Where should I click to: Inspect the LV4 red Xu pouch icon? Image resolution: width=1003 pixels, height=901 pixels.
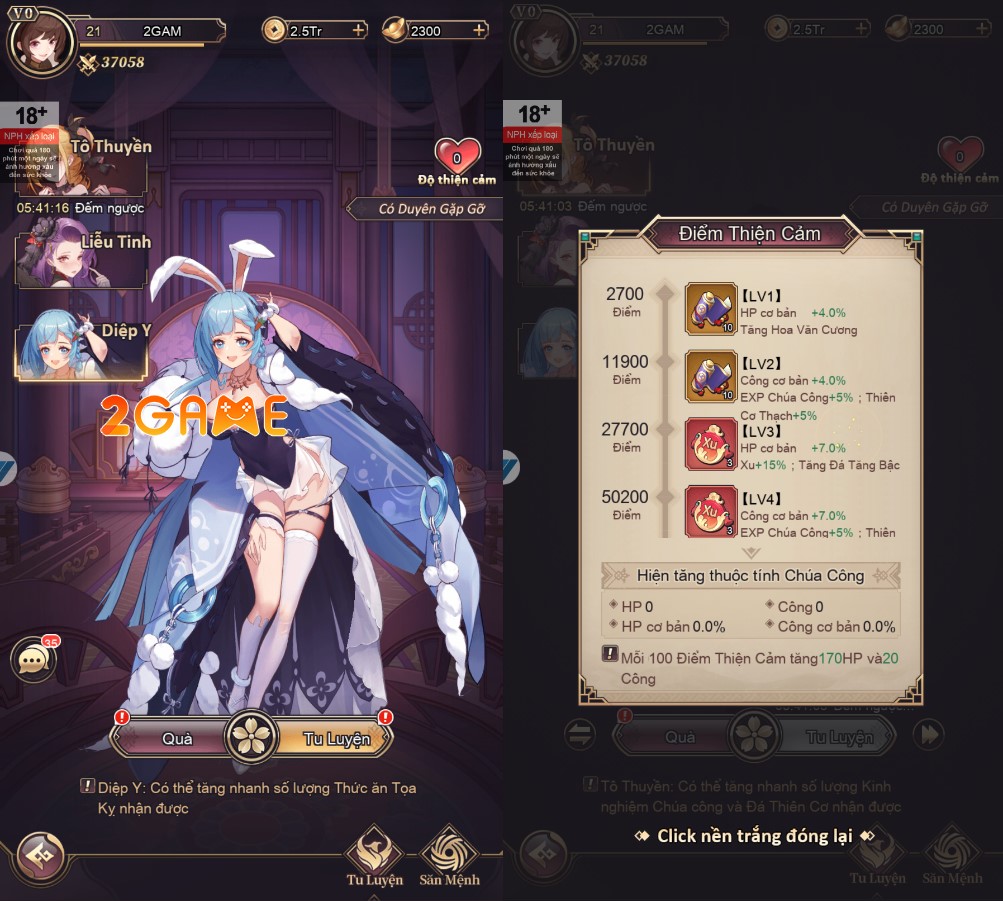point(710,512)
